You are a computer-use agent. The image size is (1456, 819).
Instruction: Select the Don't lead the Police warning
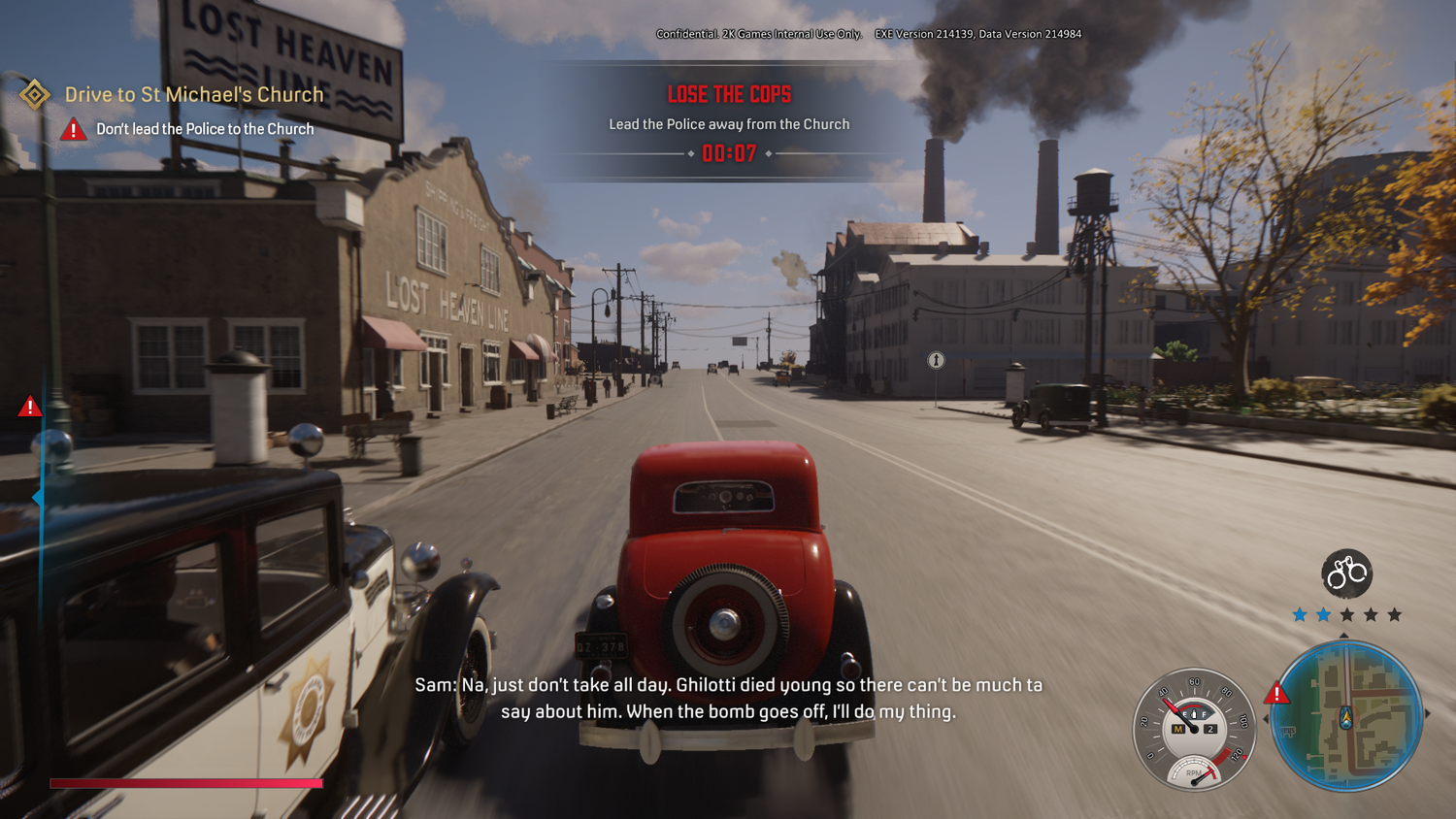[x=205, y=129]
